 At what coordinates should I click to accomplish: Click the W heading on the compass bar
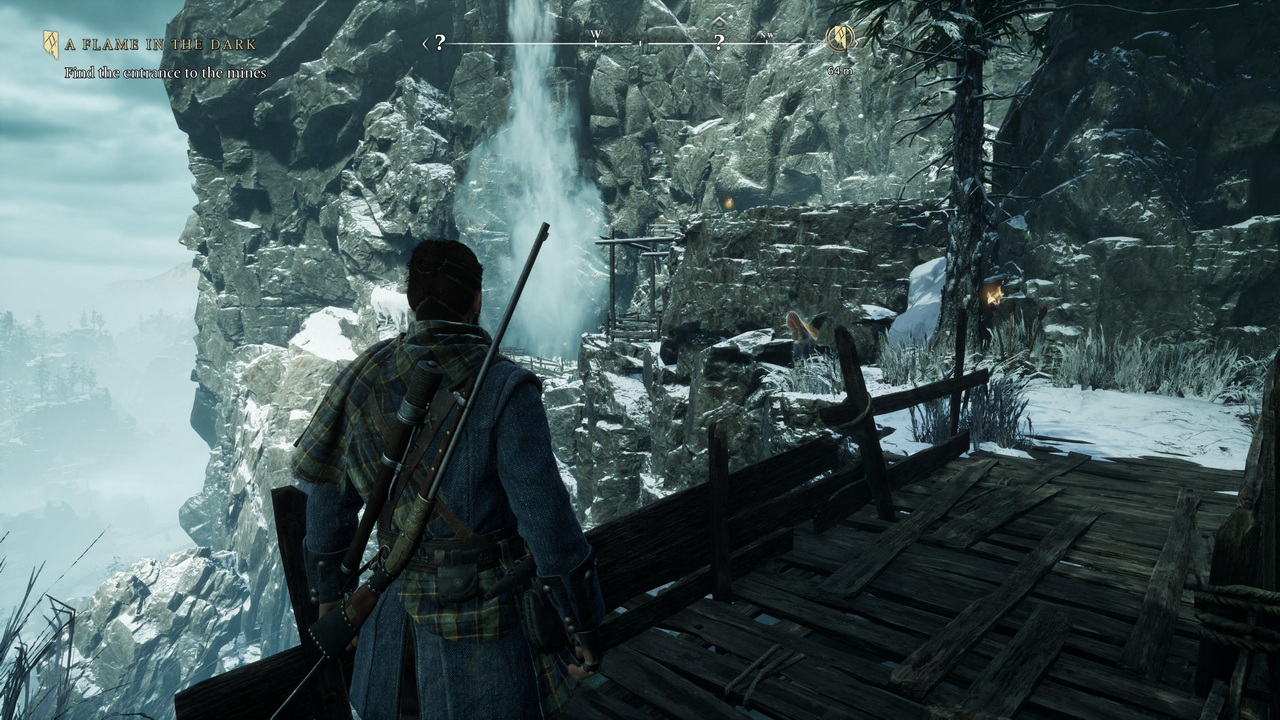tap(596, 36)
